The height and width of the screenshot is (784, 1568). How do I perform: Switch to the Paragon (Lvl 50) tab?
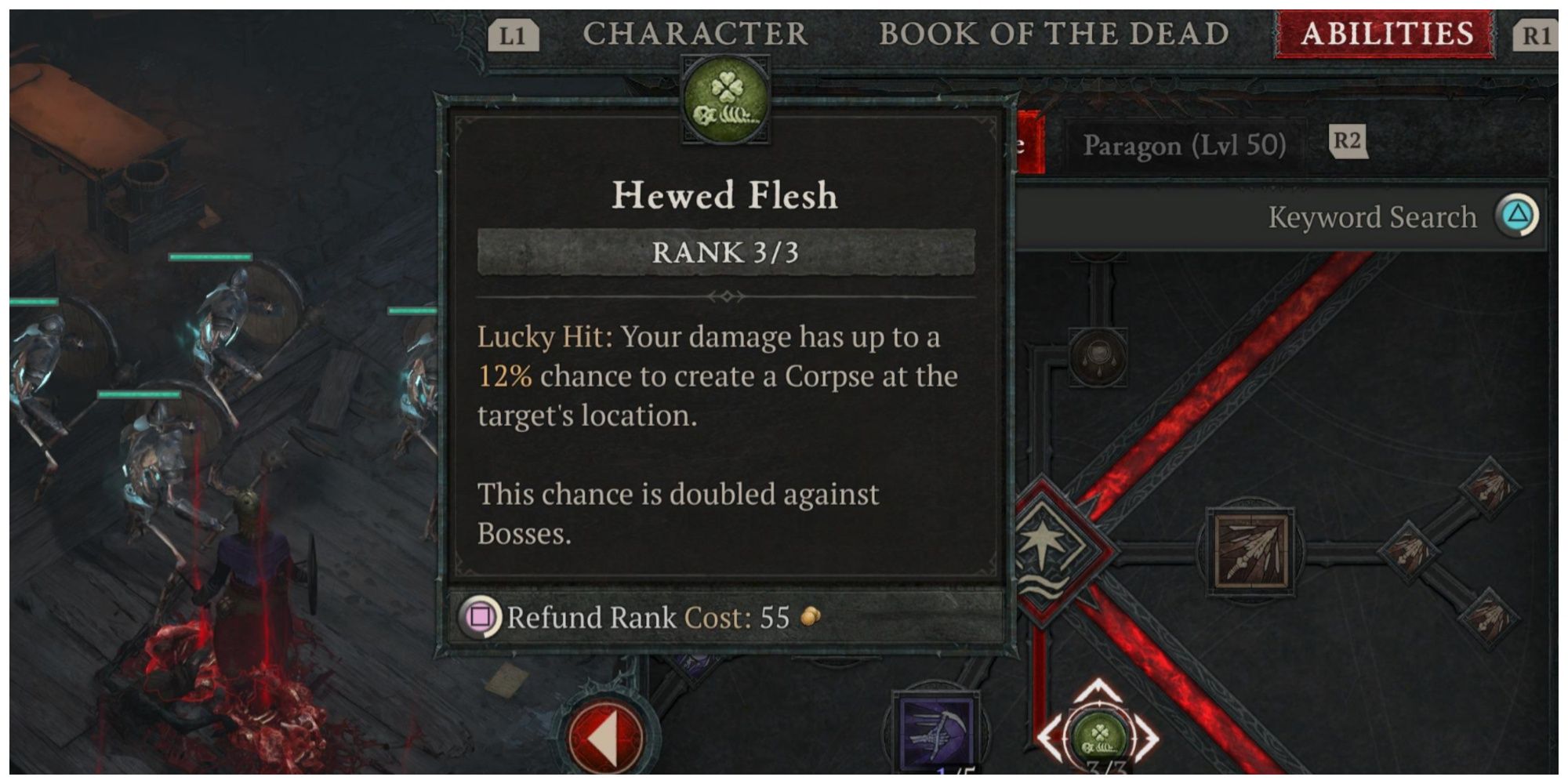pyautogui.click(x=1184, y=145)
